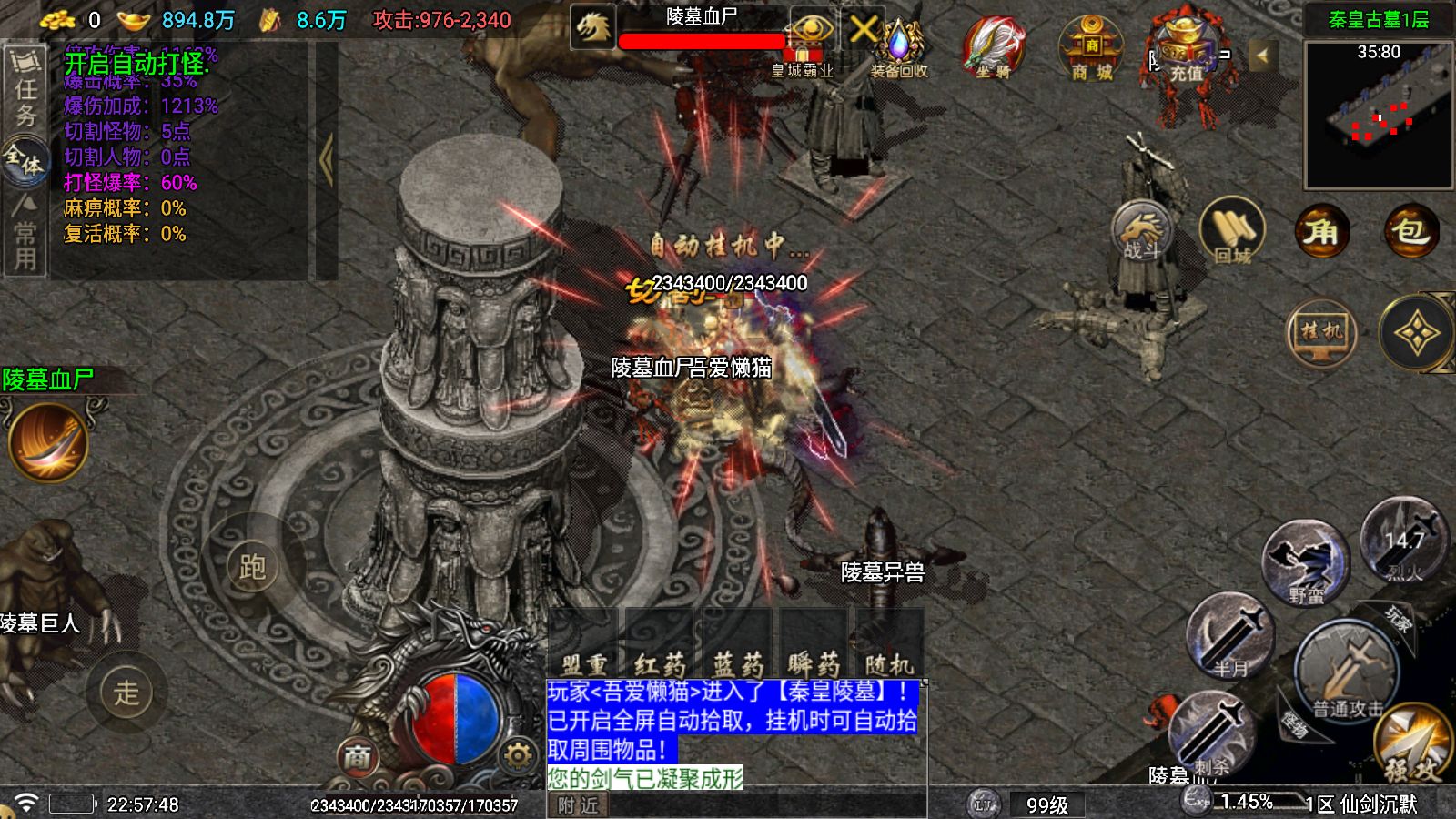1456x819 pixels.
Task: Open the 附近 chat channel tab
Action: [x=577, y=804]
